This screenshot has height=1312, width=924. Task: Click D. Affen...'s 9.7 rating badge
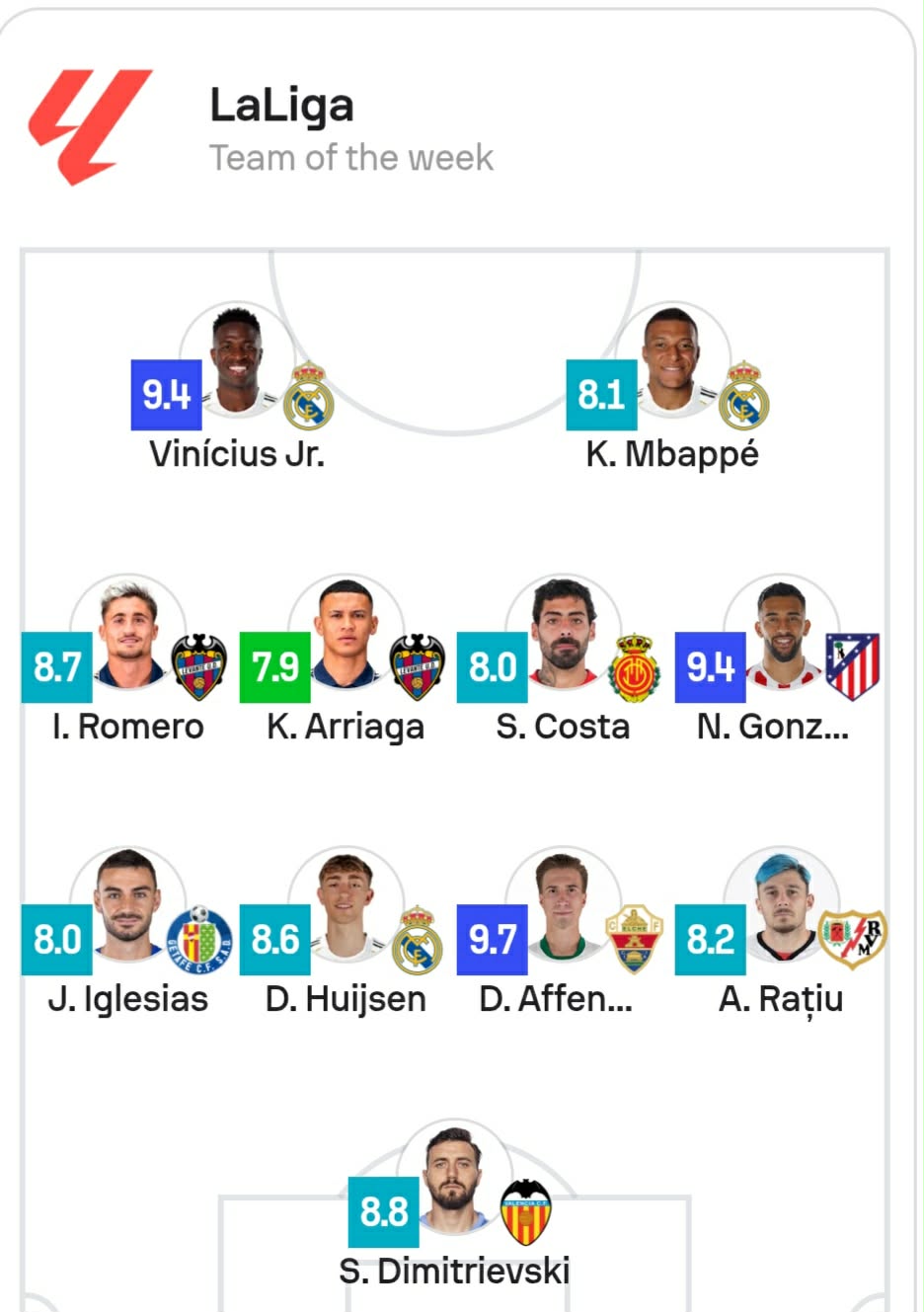coord(492,940)
